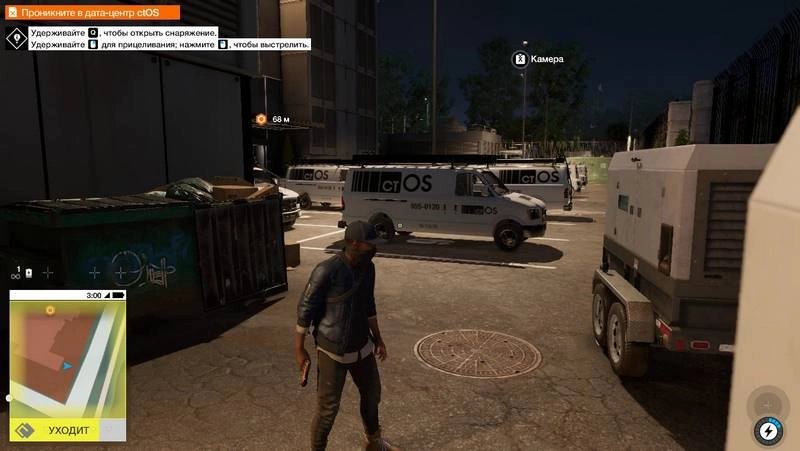Select the weapon slot with infinite ammo
Image resolution: width=800 pixels, height=451 pixels.
(x=21, y=273)
